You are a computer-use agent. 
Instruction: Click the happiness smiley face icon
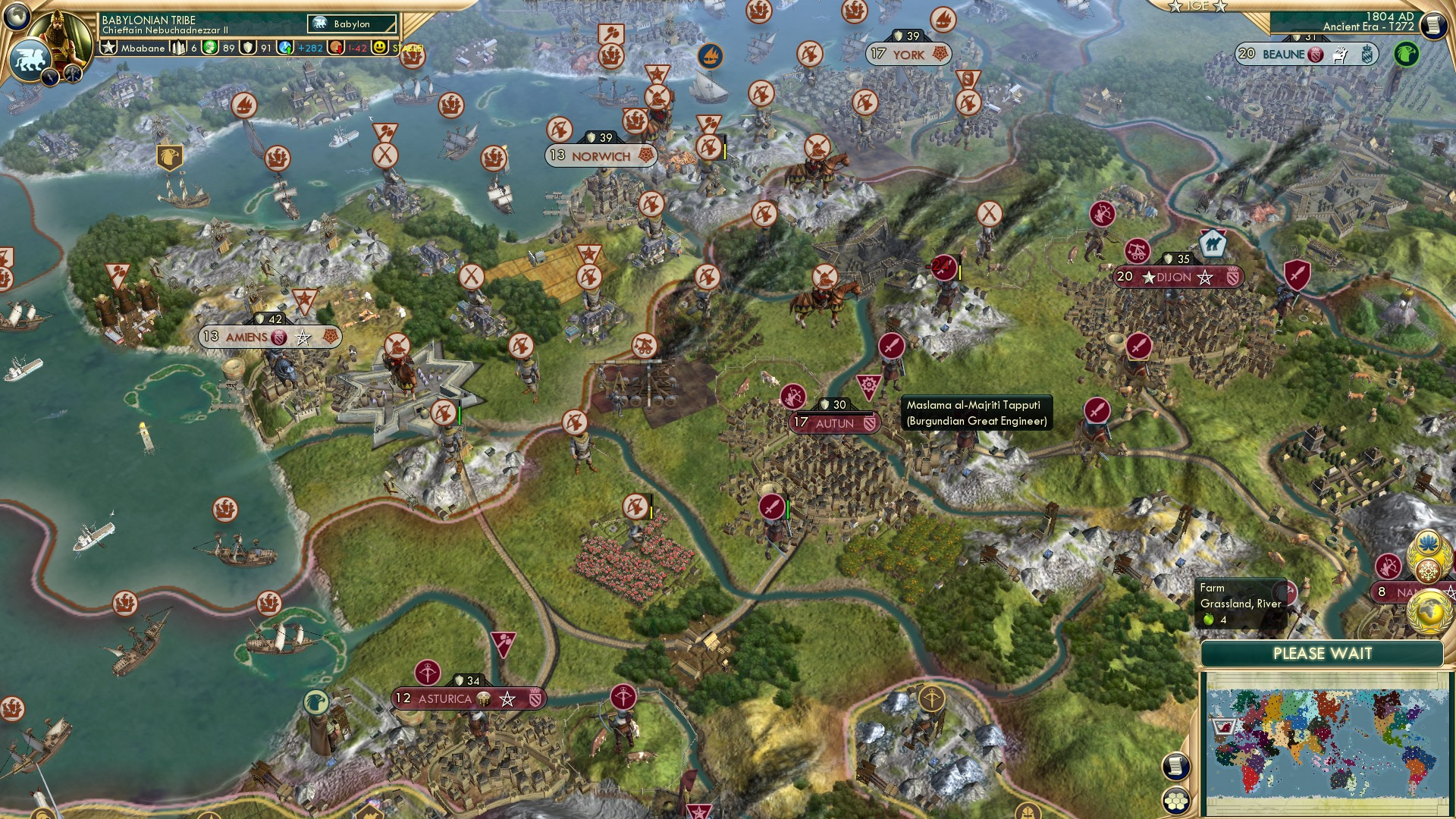379,48
